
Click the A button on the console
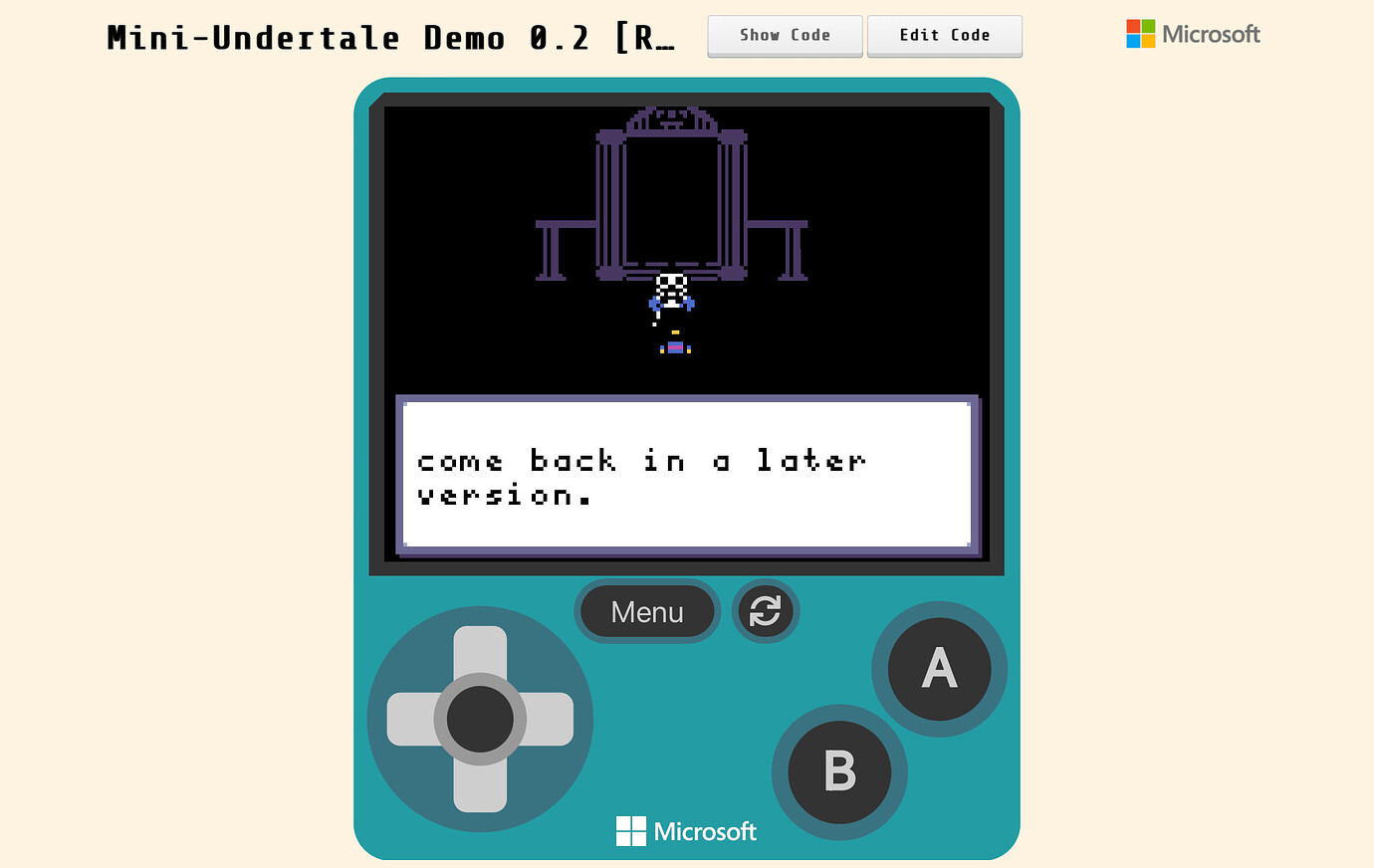pyautogui.click(x=938, y=670)
